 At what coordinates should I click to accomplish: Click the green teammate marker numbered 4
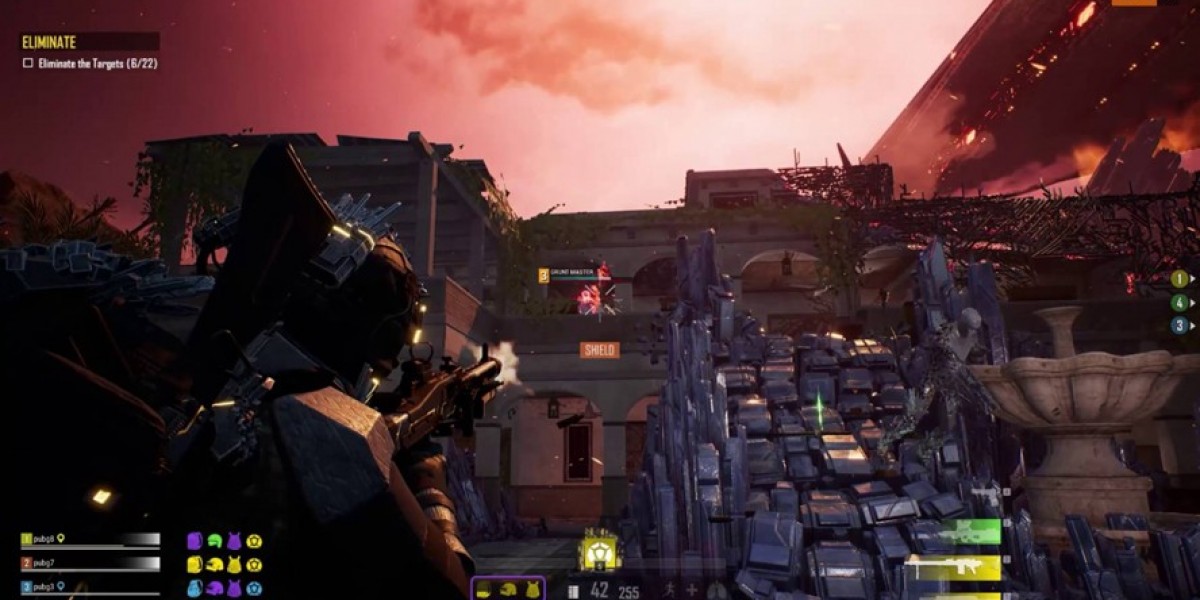pos(1180,302)
